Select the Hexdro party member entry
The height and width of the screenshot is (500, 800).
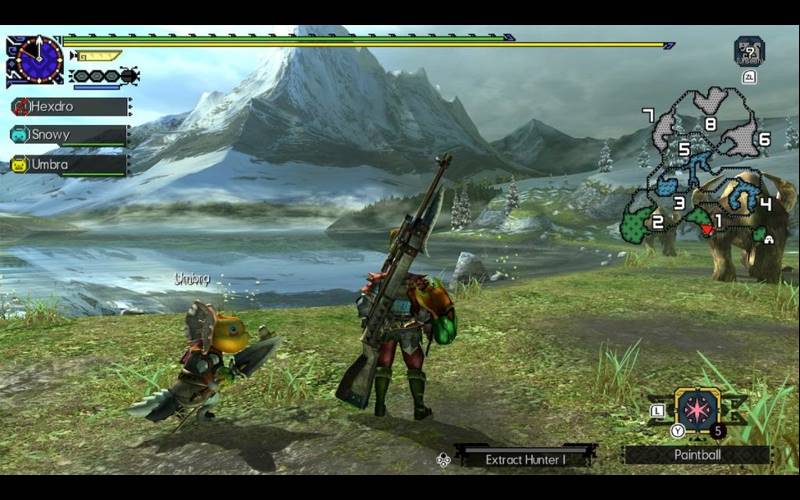tap(70, 106)
